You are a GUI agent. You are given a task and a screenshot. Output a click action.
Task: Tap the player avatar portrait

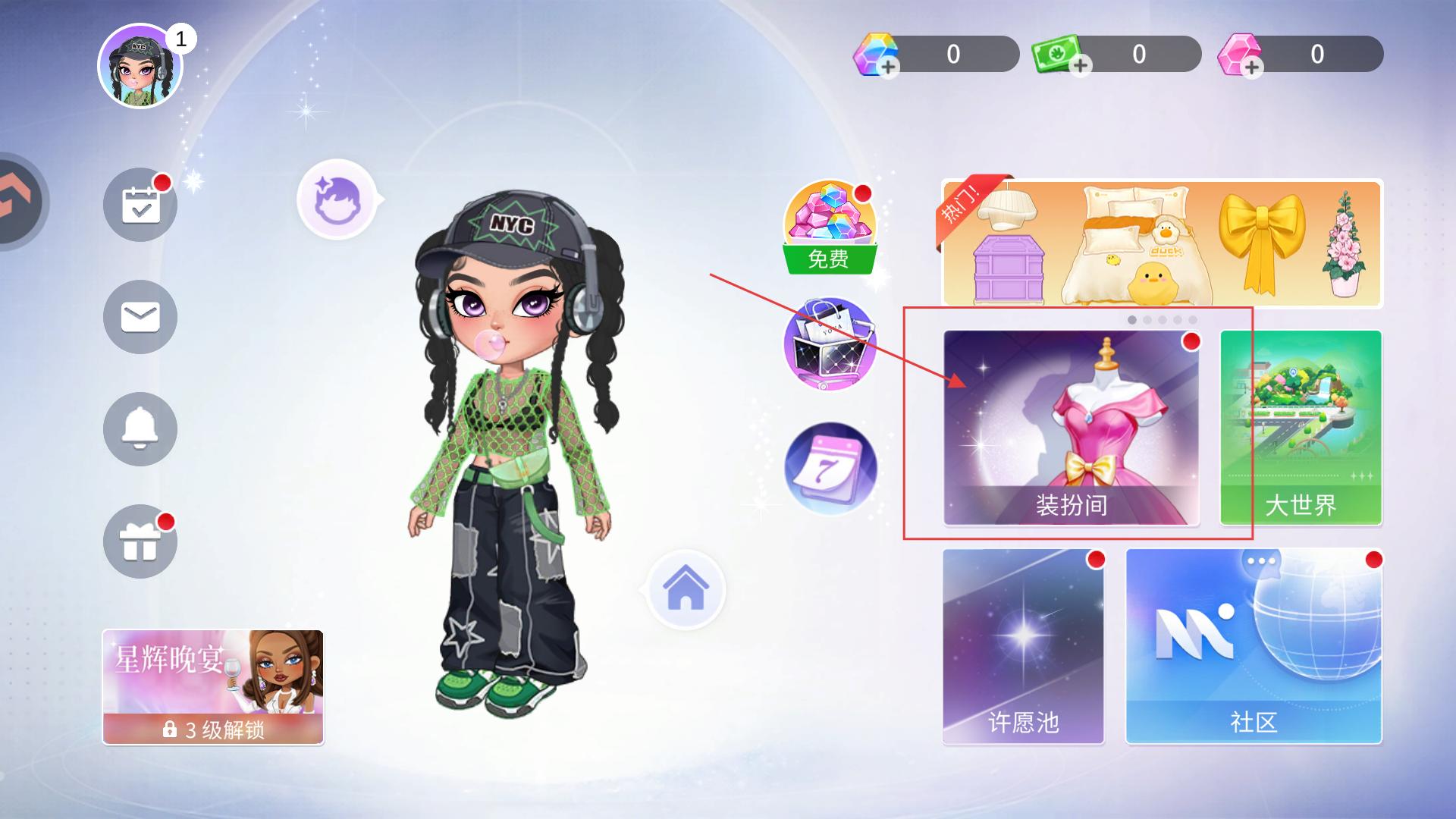[140, 67]
